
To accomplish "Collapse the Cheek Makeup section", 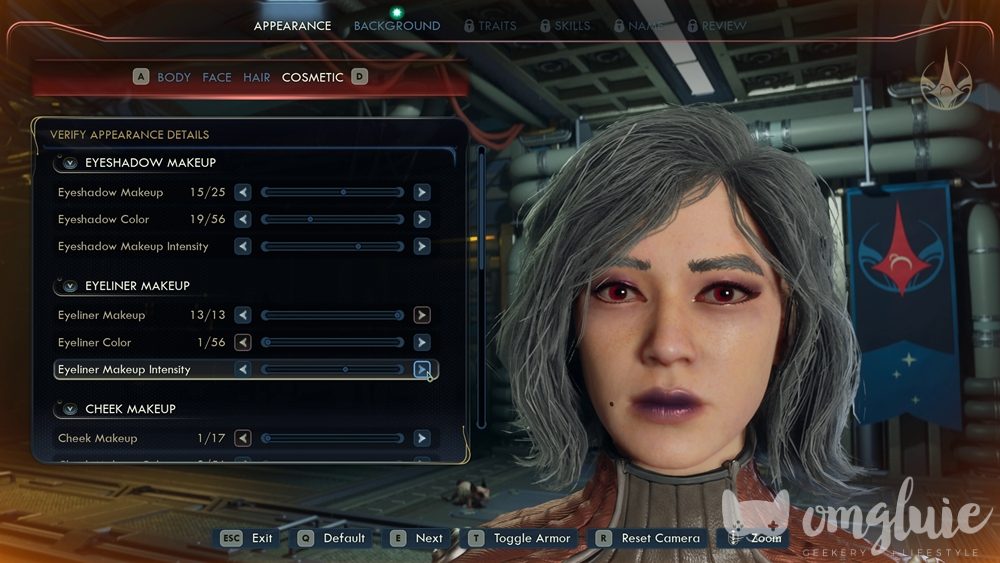I will pyautogui.click(x=70, y=409).
